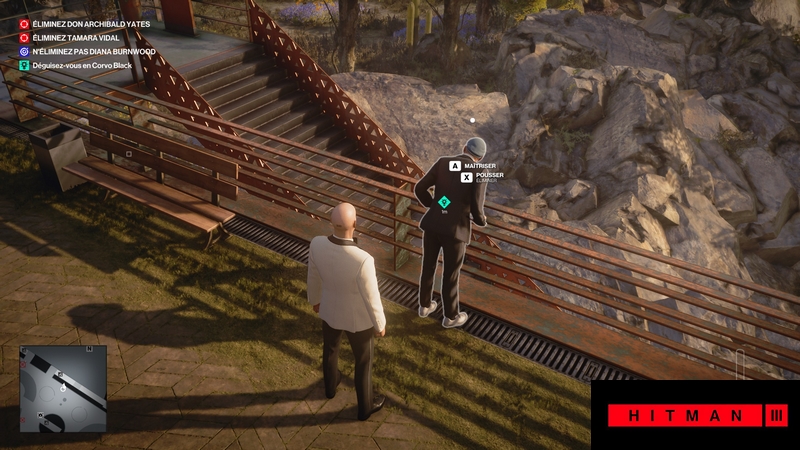Image resolution: width=800 pixels, height=450 pixels.
Task: Select the Éliminez Don Archibald Yates objective
Action: 83,22
